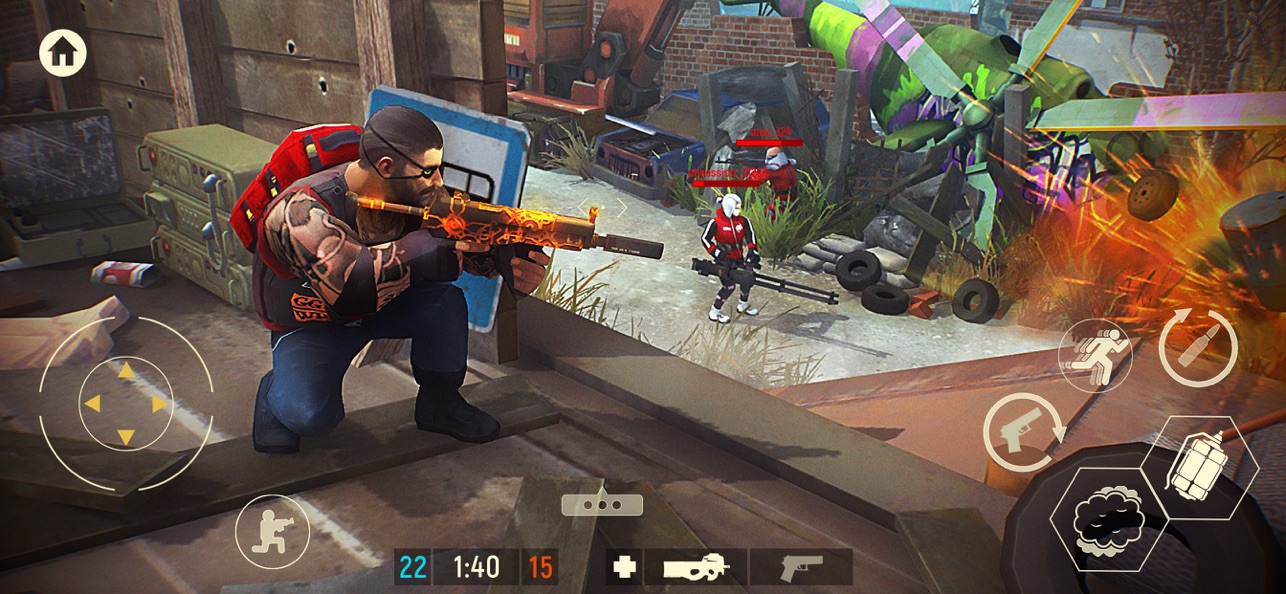Tap the movement joystick's down arrow
The width and height of the screenshot is (1286, 594).
(x=126, y=436)
